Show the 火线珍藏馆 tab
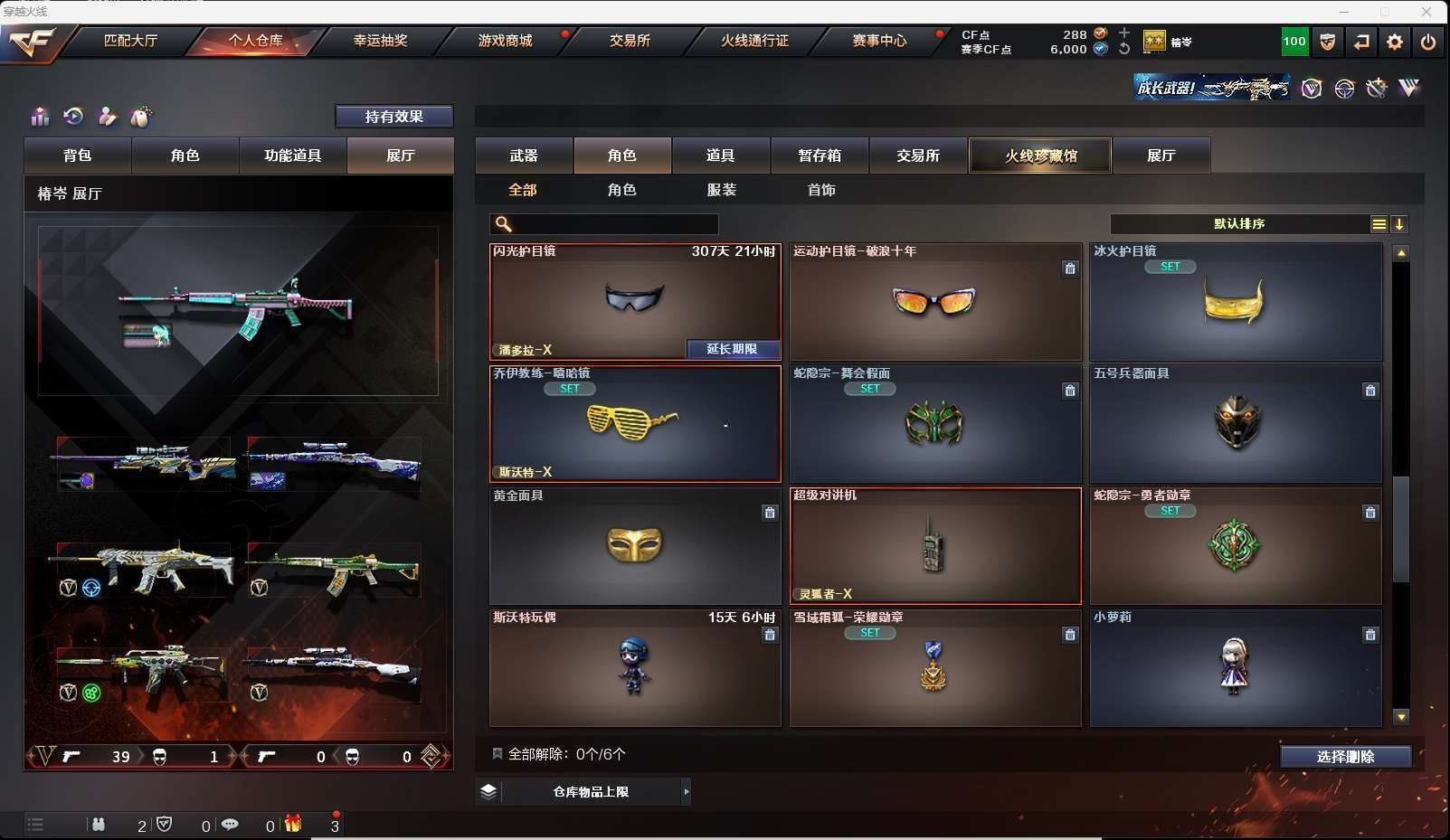Viewport: 1450px width, 840px height. (1040, 156)
